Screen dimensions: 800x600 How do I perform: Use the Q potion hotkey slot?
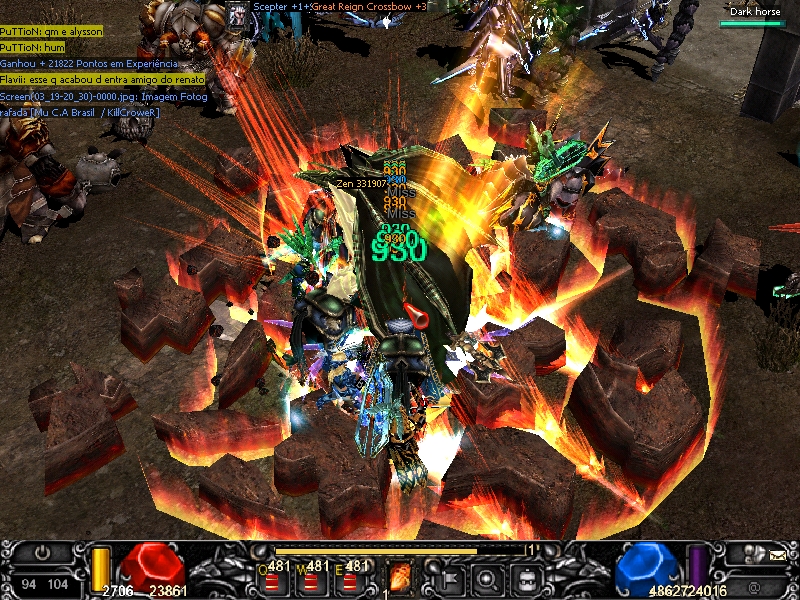point(273,577)
